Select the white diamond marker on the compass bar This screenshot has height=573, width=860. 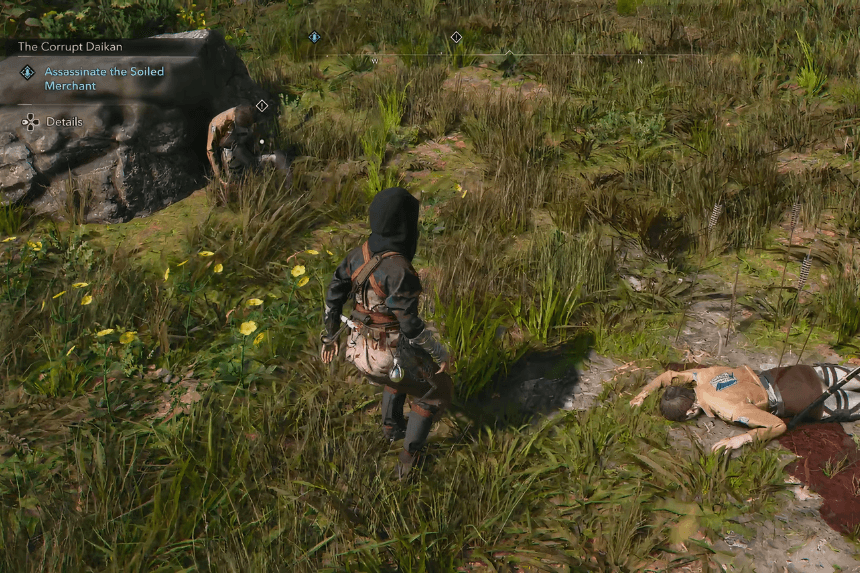(x=456, y=37)
